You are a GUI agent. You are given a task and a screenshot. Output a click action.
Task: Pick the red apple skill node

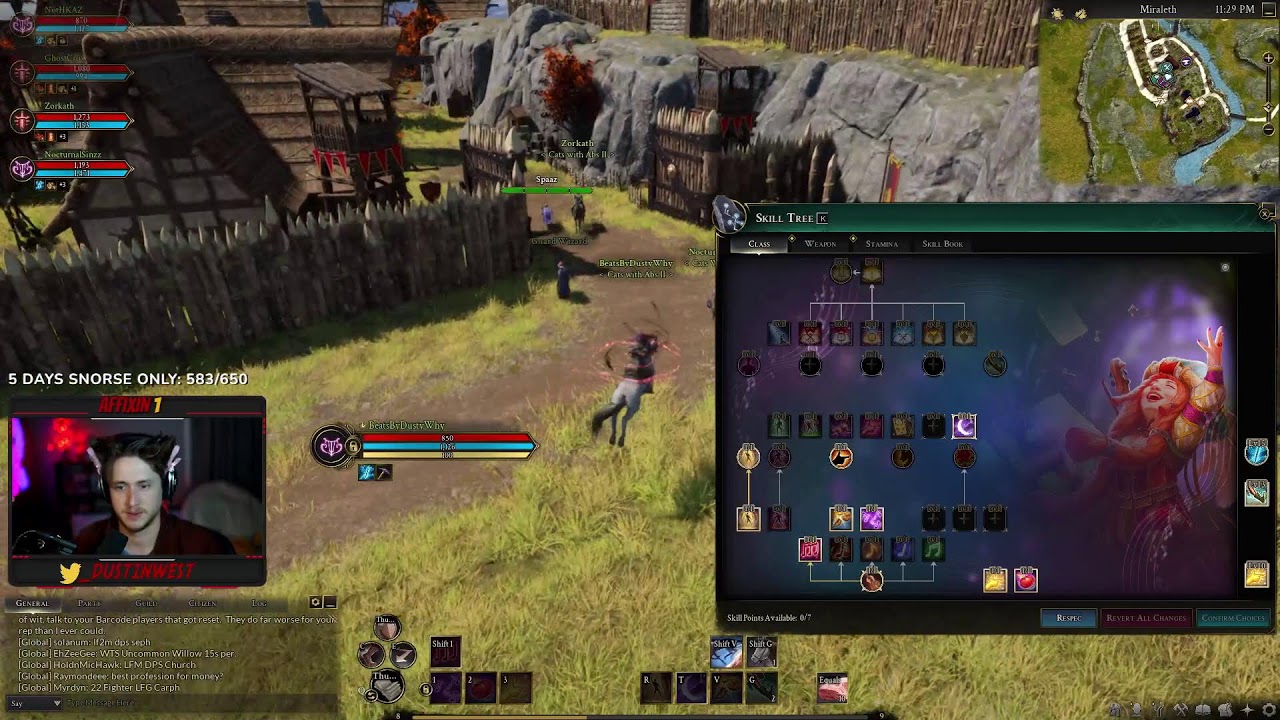pos(1026,580)
